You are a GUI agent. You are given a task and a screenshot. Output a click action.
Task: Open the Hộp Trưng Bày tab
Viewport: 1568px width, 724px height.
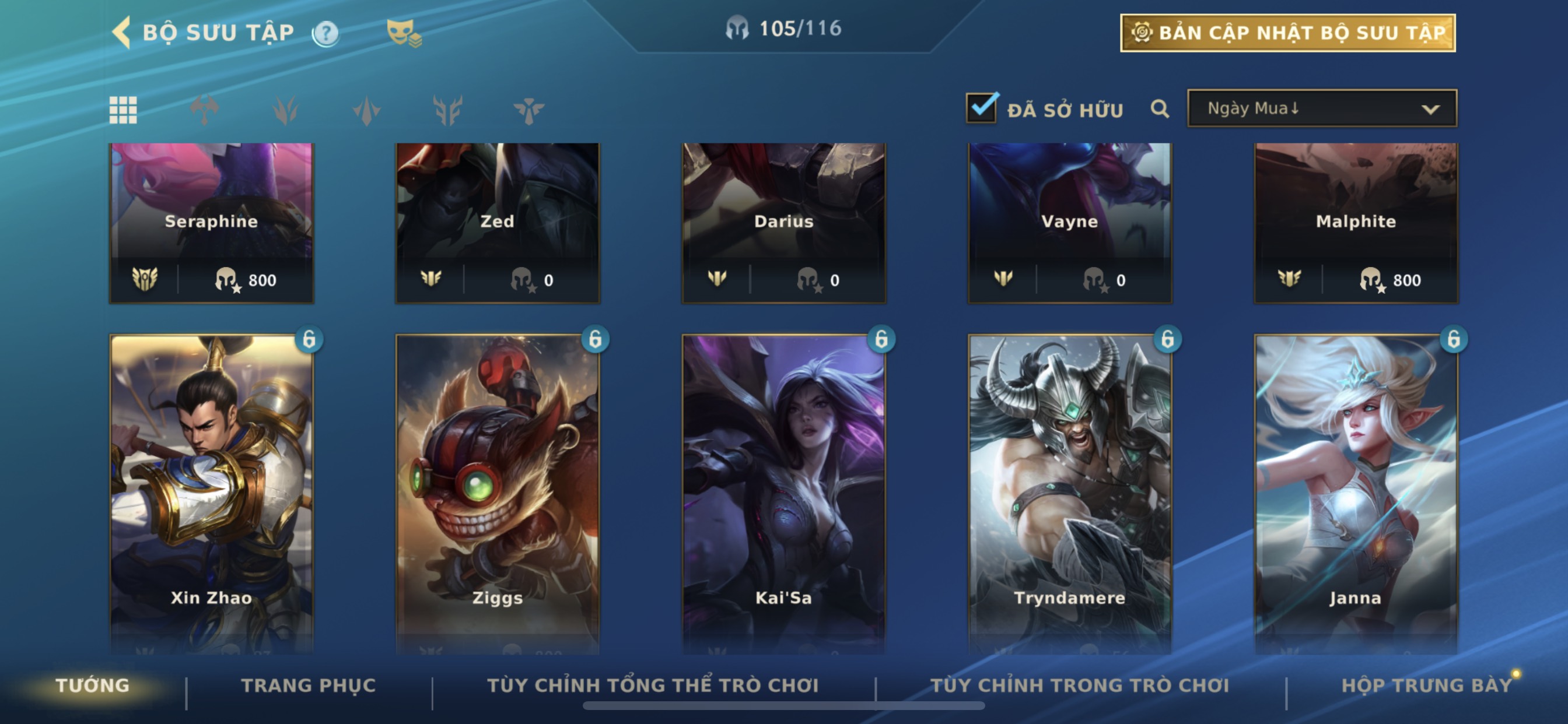1426,686
